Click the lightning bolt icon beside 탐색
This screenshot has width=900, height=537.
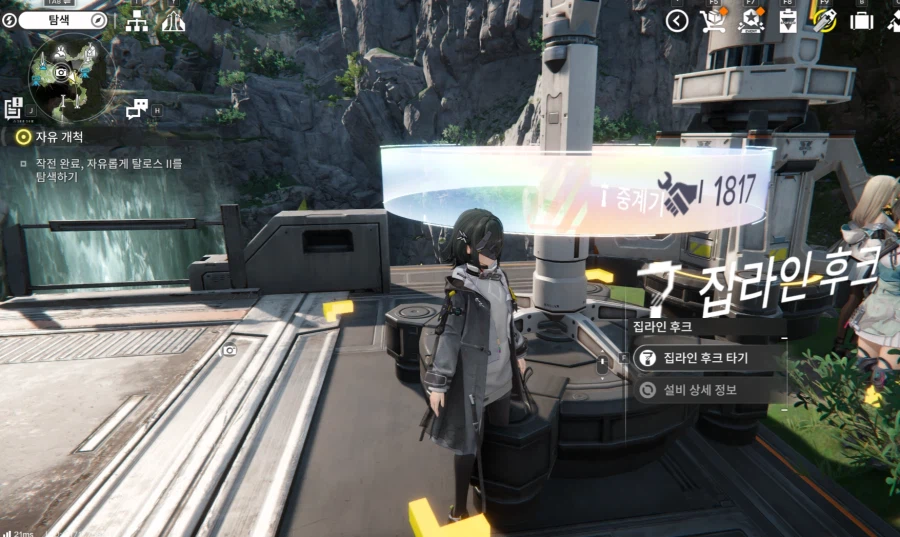point(9,20)
